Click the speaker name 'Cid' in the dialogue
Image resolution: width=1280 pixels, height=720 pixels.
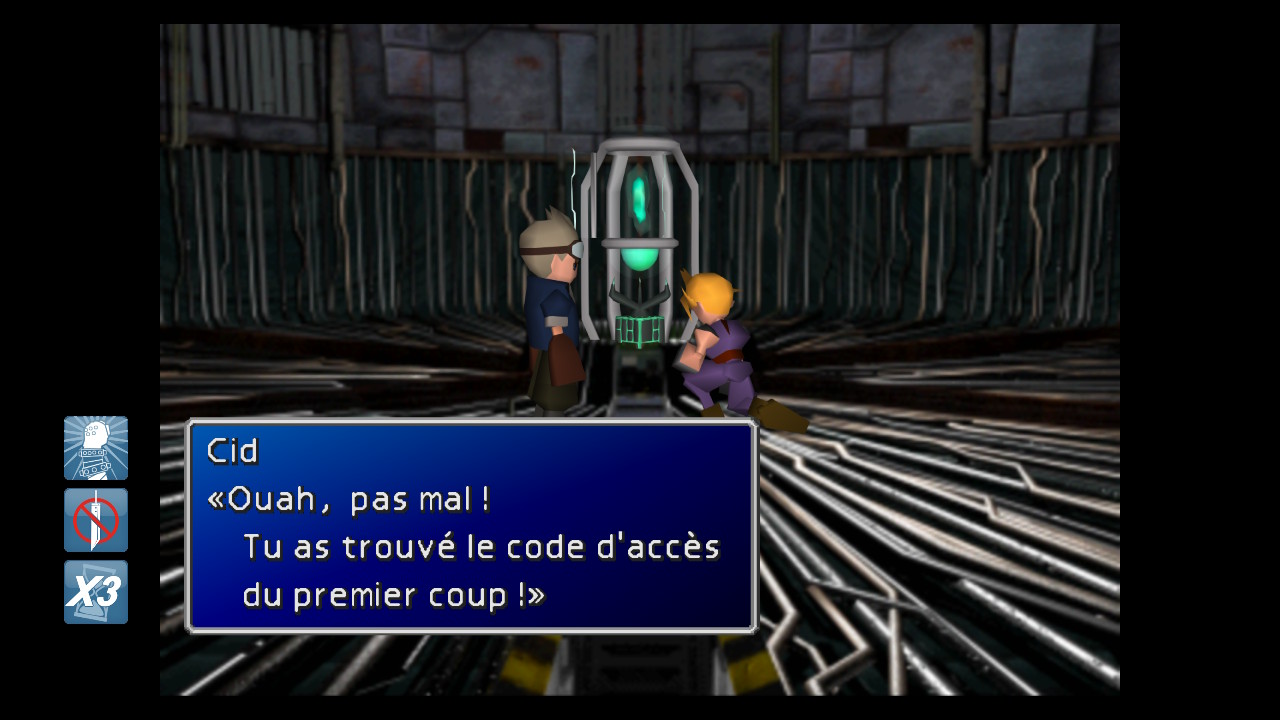pyautogui.click(x=232, y=450)
